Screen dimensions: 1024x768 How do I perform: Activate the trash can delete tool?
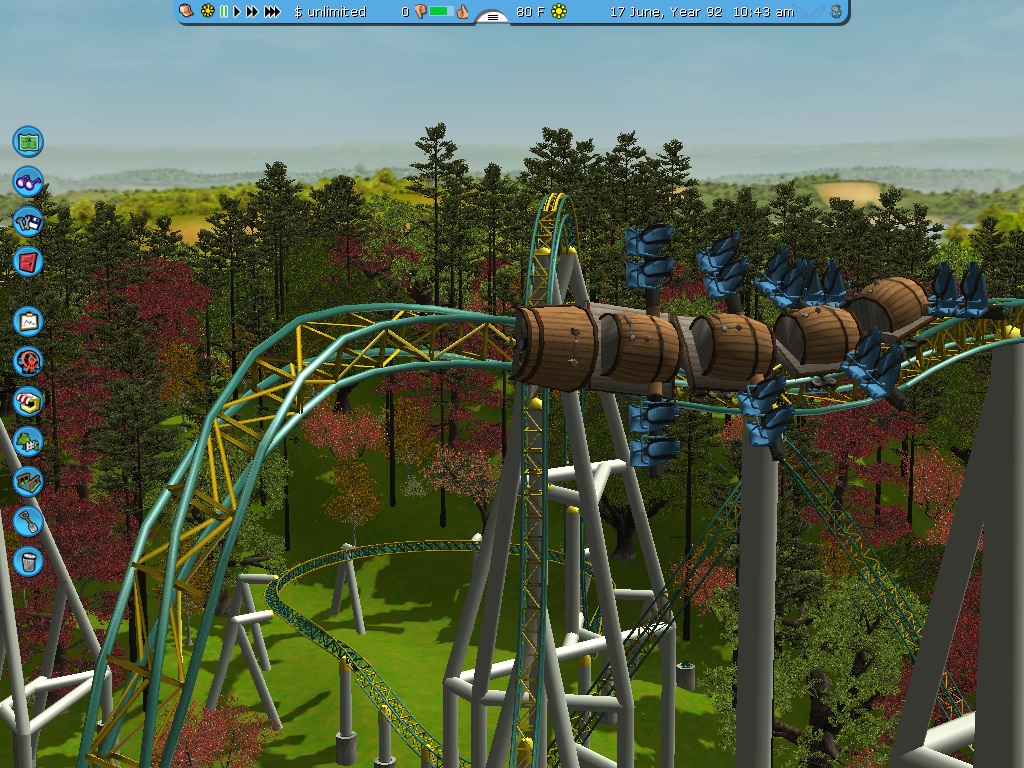28,560
